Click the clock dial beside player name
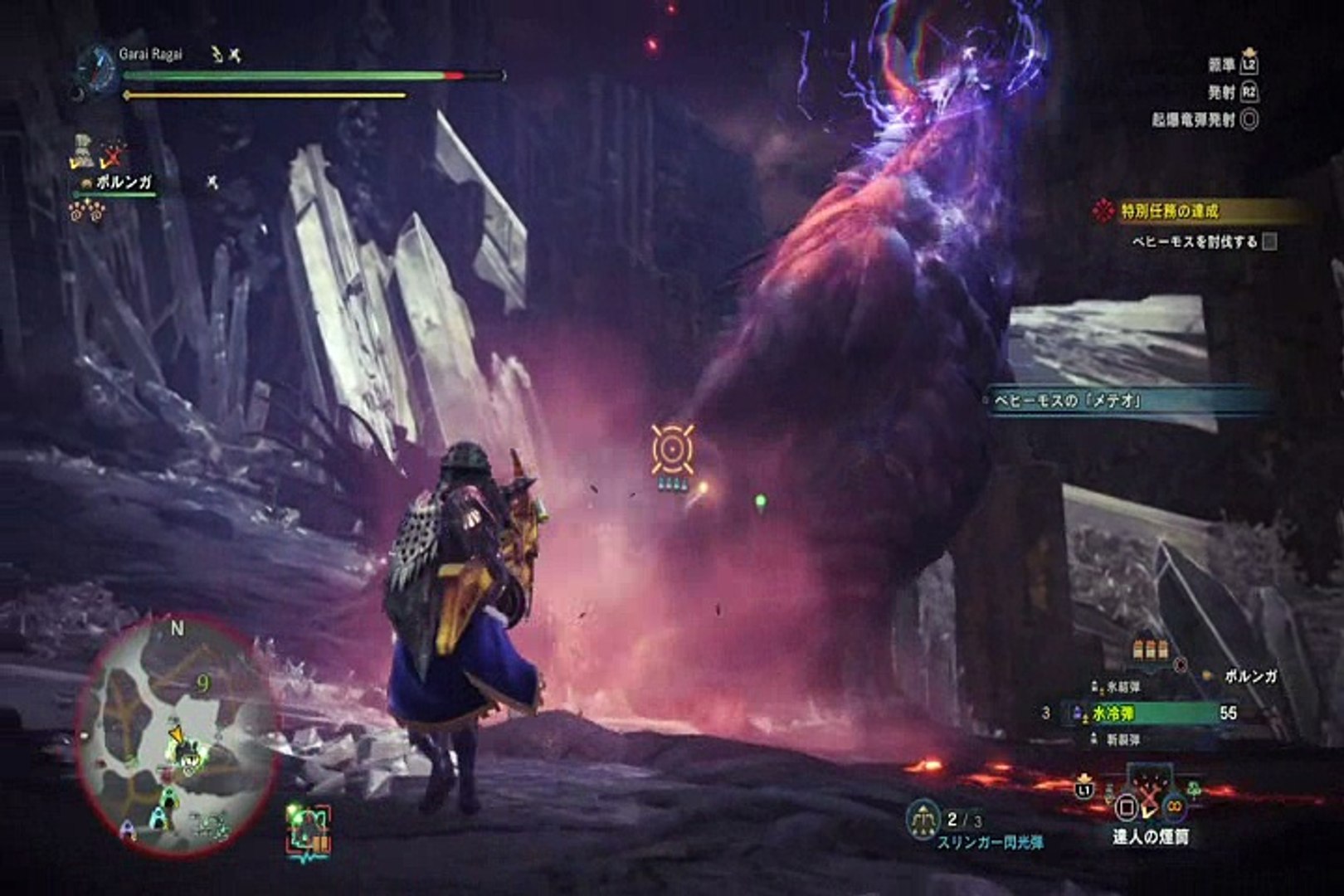The image size is (1344, 896). (x=98, y=66)
